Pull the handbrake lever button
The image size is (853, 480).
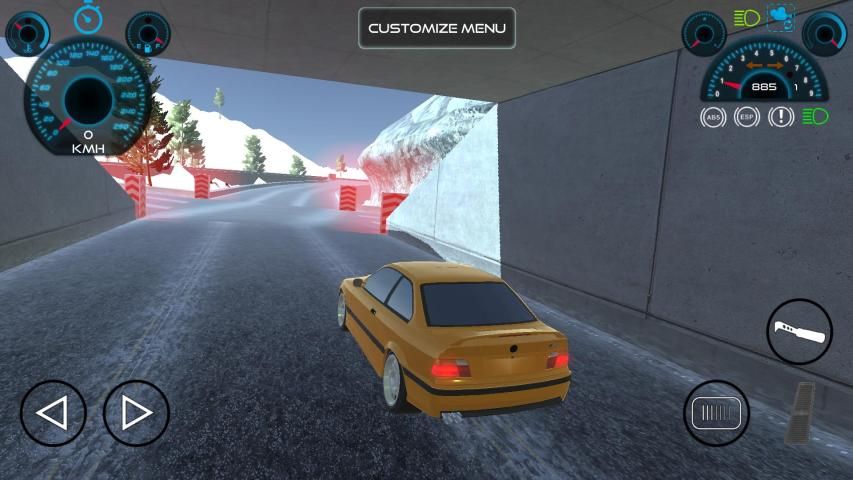(x=799, y=331)
